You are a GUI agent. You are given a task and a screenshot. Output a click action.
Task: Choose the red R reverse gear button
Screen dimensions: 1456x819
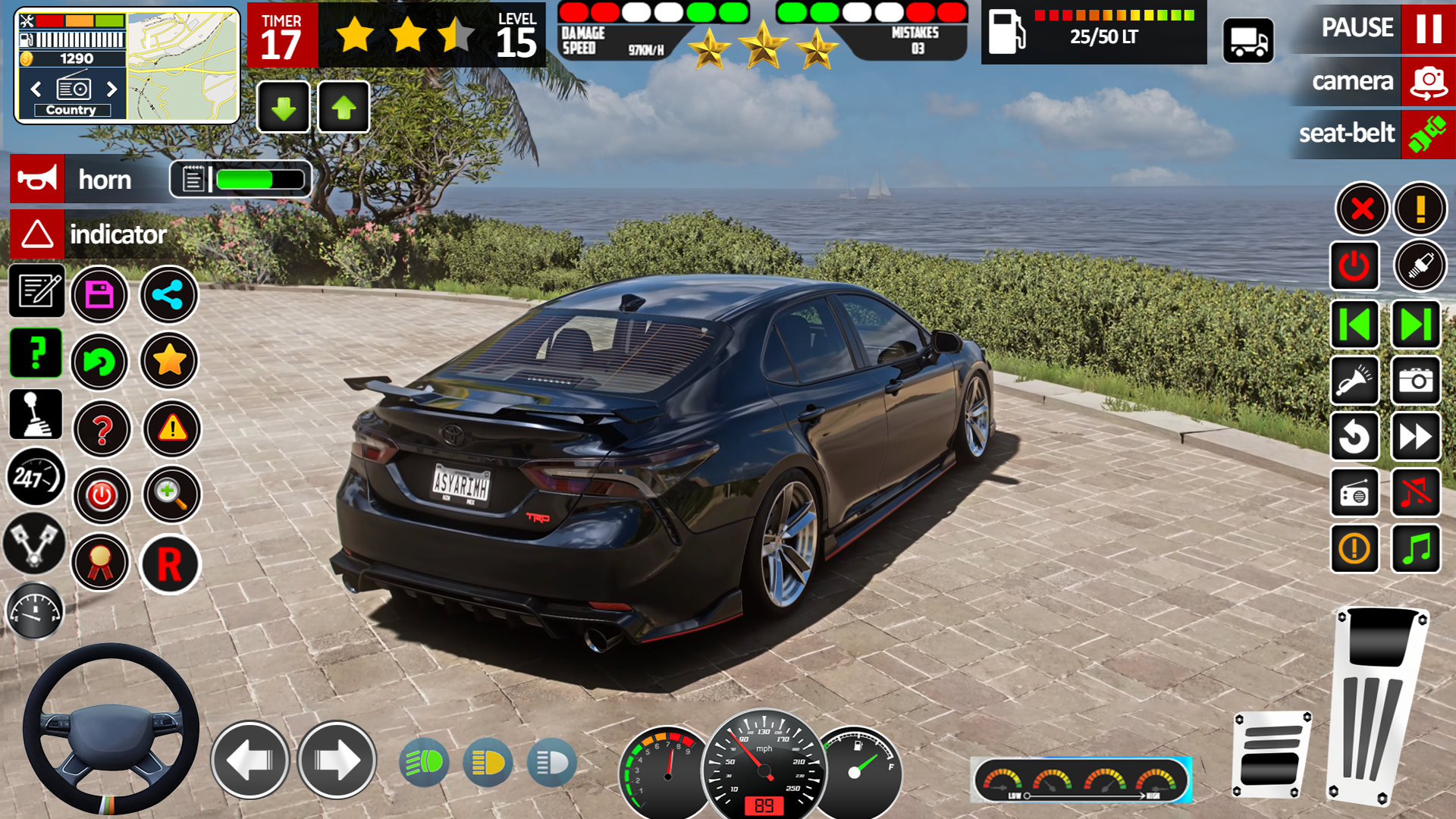(170, 564)
